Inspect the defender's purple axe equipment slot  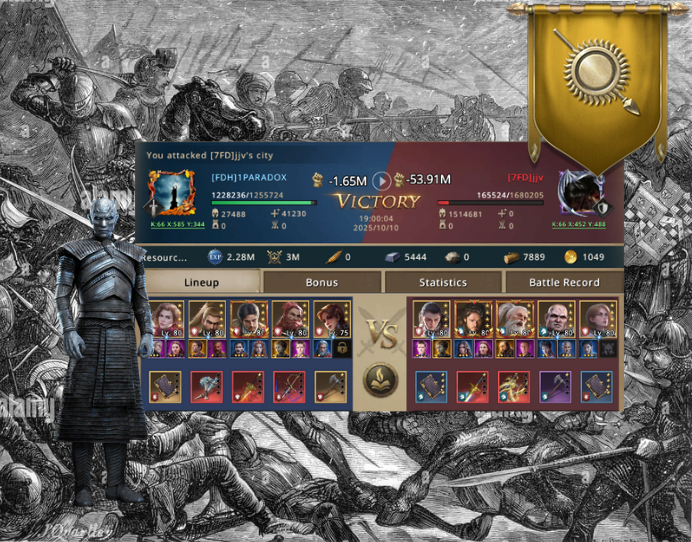pos(556,386)
